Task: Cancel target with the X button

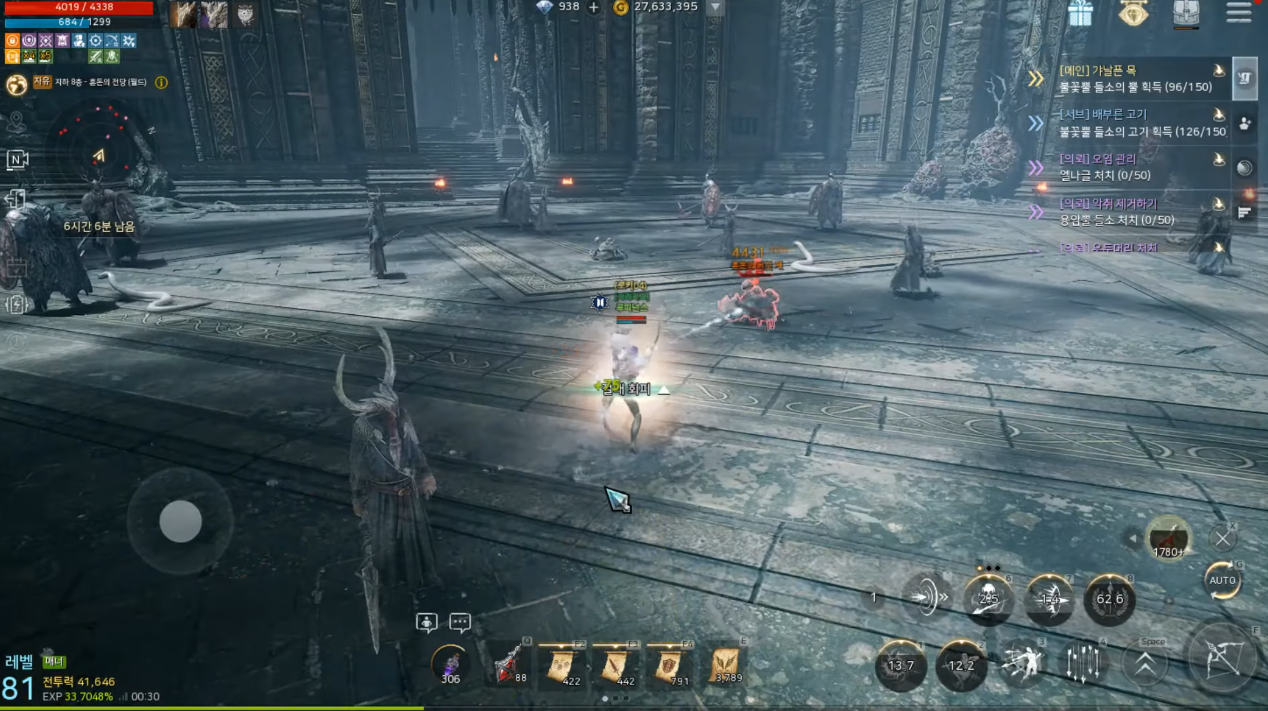Action: (x=1223, y=538)
